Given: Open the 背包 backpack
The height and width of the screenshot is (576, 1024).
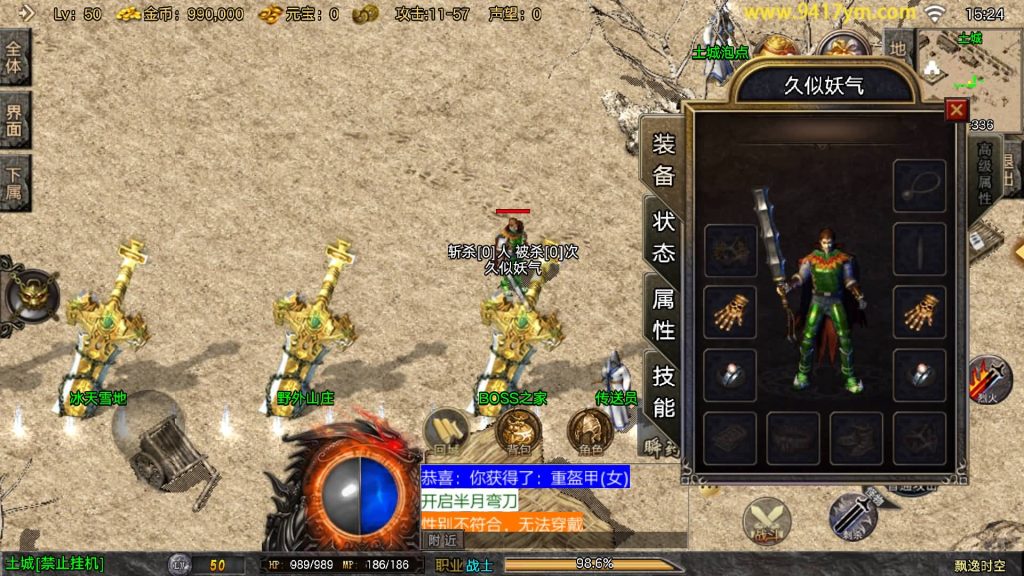Looking at the screenshot, I should tap(518, 430).
